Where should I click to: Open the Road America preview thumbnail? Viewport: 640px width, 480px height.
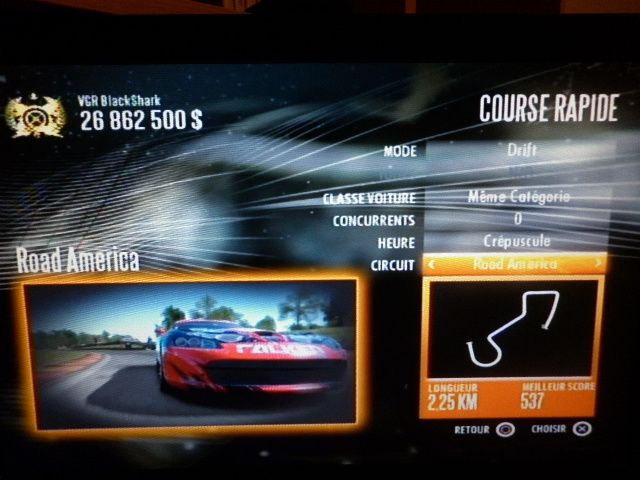[x=190, y=352]
